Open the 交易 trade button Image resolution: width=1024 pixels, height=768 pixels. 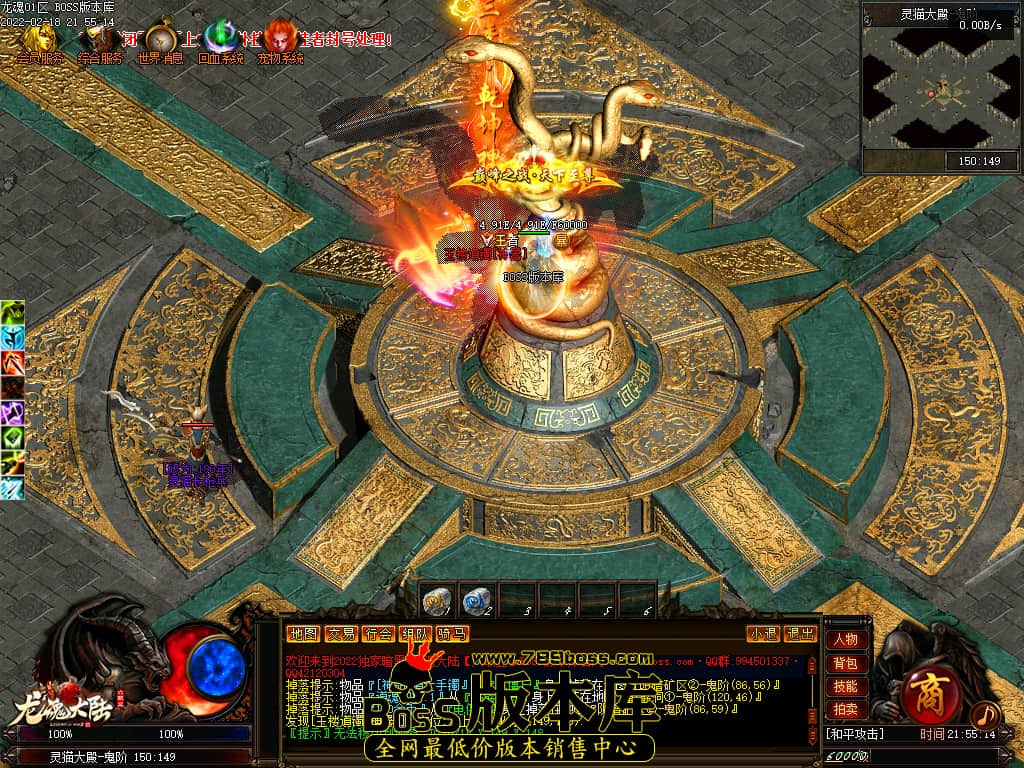tap(341, 633)
